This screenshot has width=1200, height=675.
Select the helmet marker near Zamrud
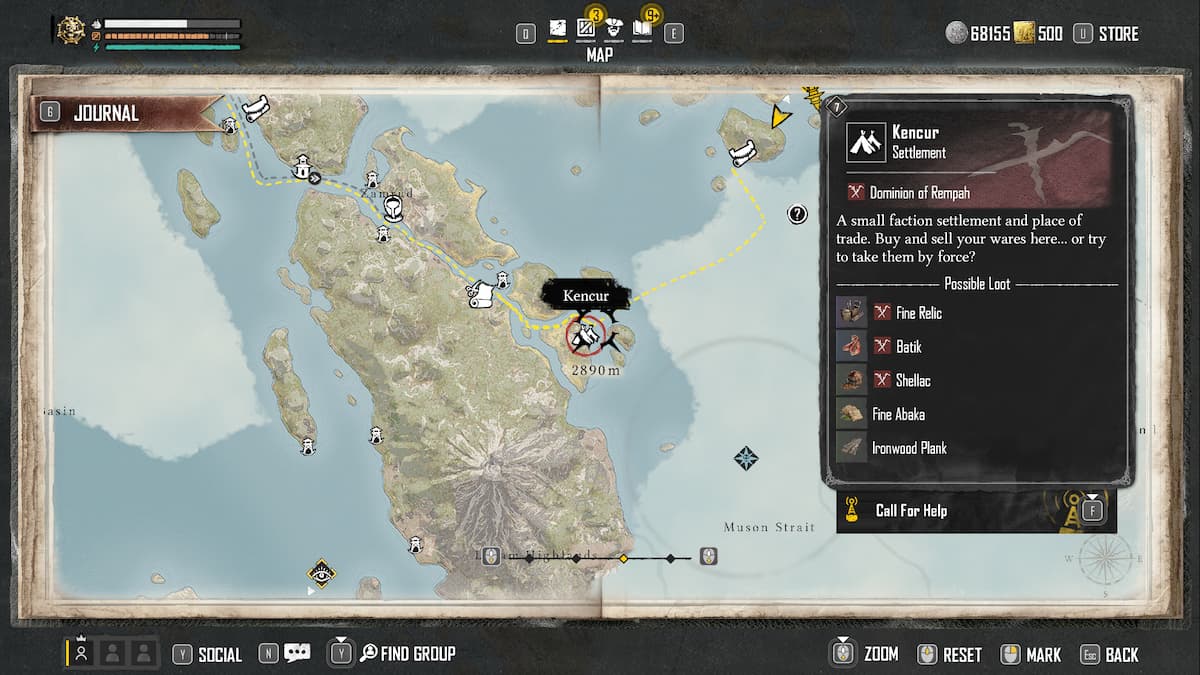393,208
